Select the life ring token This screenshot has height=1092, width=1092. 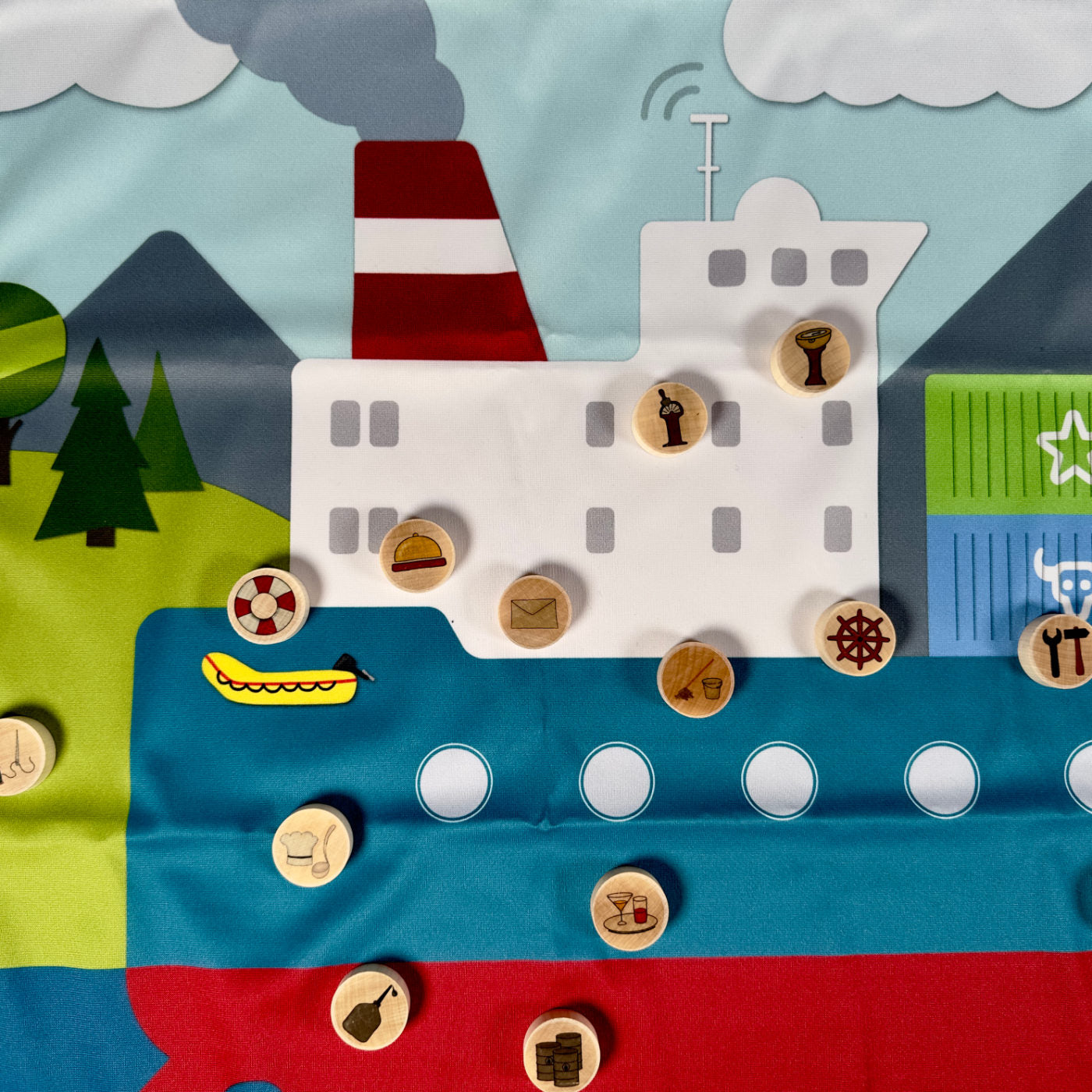point(268,605)
